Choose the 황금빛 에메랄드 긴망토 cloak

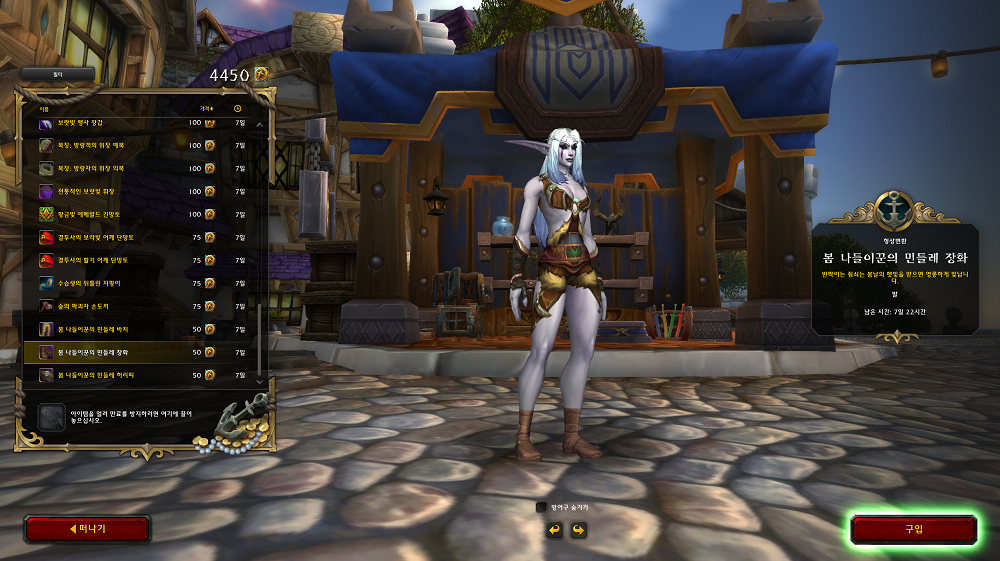pyautogui.click(x=140, y=214)
